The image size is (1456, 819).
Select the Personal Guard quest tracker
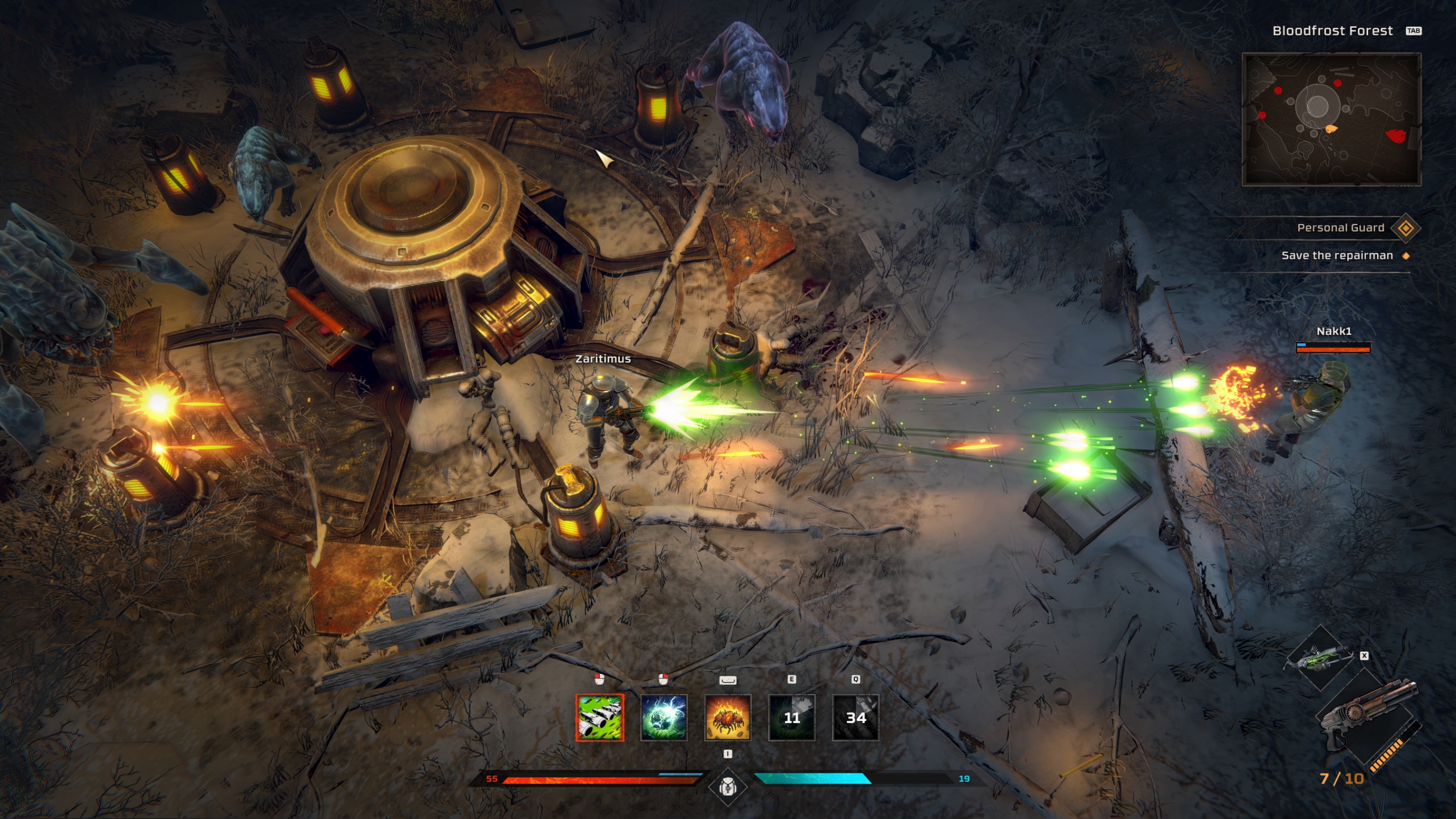pos(1340,228)
